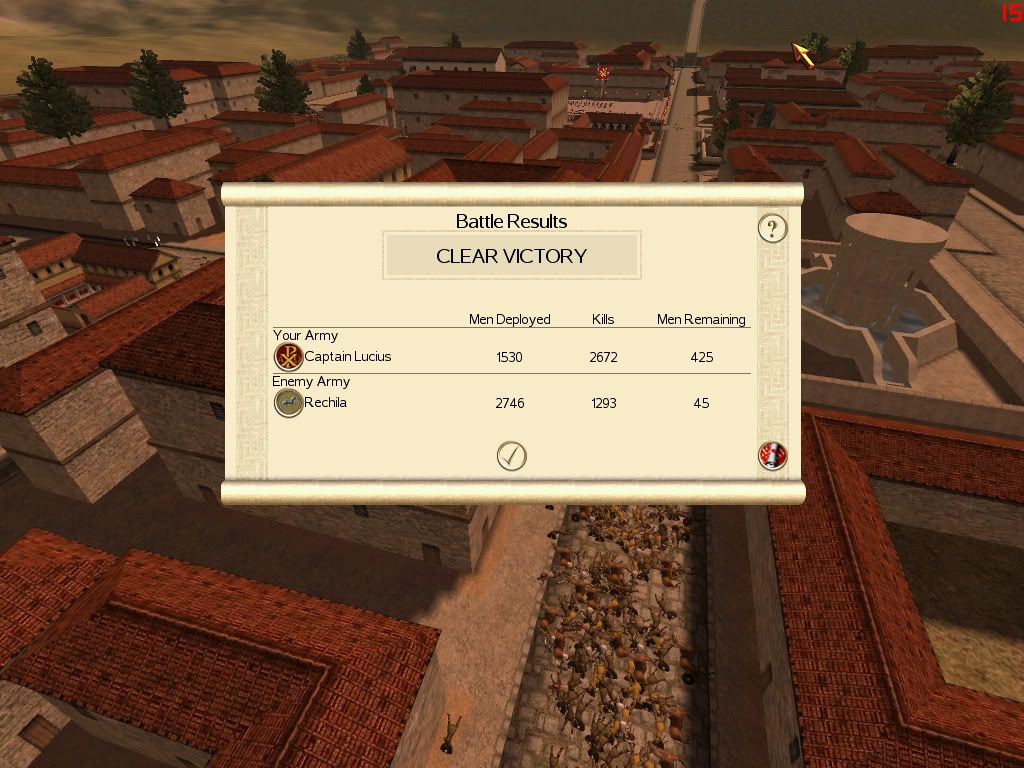This screenshot has width=1024, height=768.
Task: Click the red scroll icon button
Action: [773, 456]
